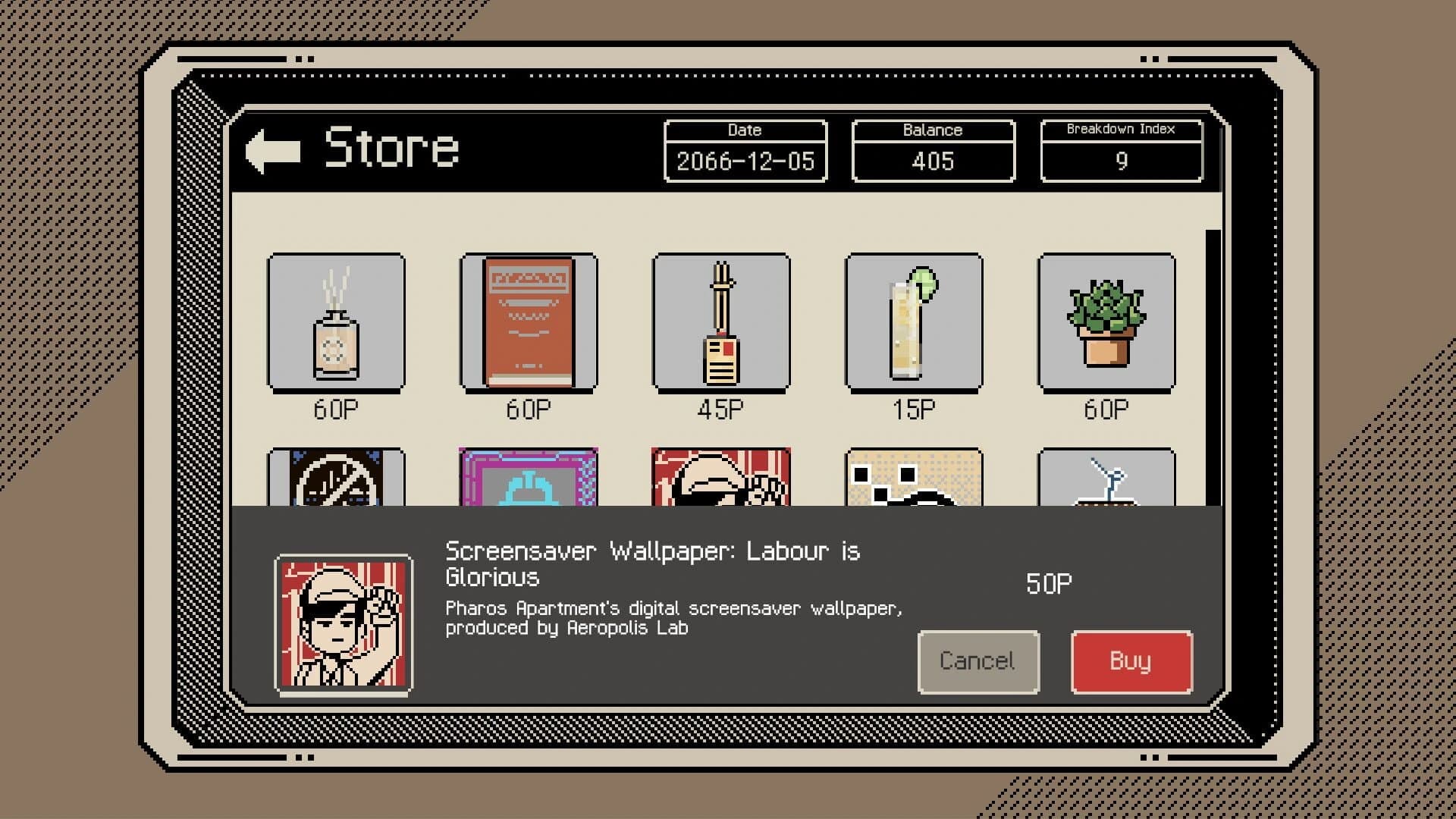Click the Date field showing 2066-12-05
The width and height of the screenshot is (1456, 819).
(744, 160)
